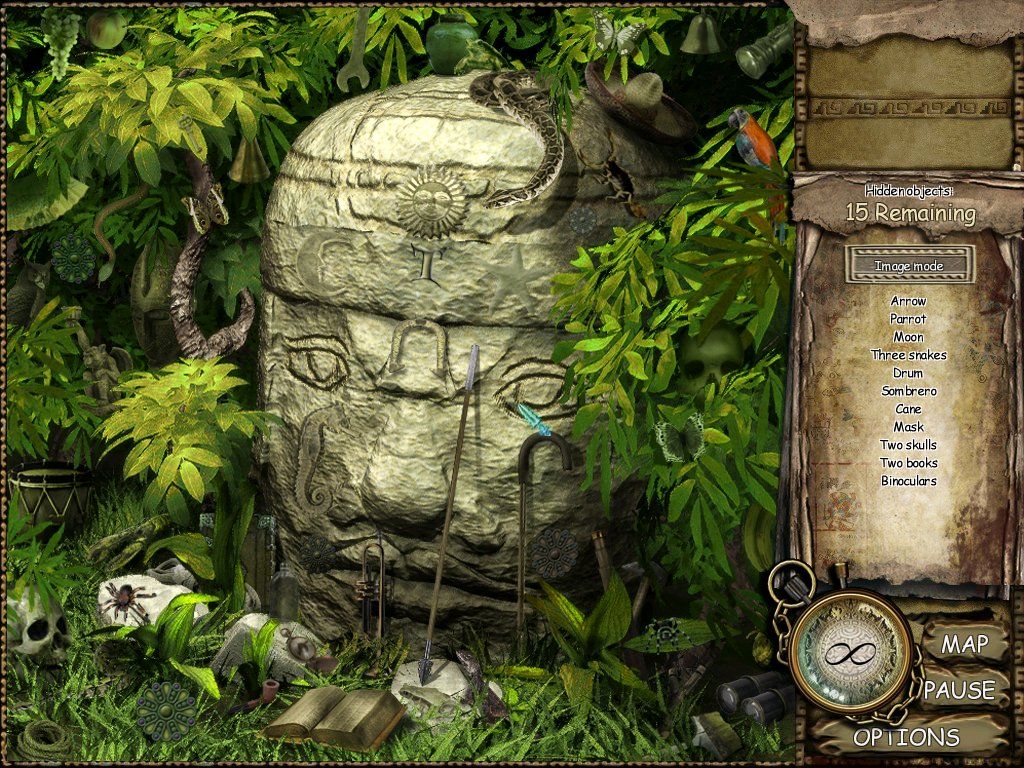Pause the game with the PAUSE button
This screenshot has width=1024, height=768.
[x=959, y=690]
